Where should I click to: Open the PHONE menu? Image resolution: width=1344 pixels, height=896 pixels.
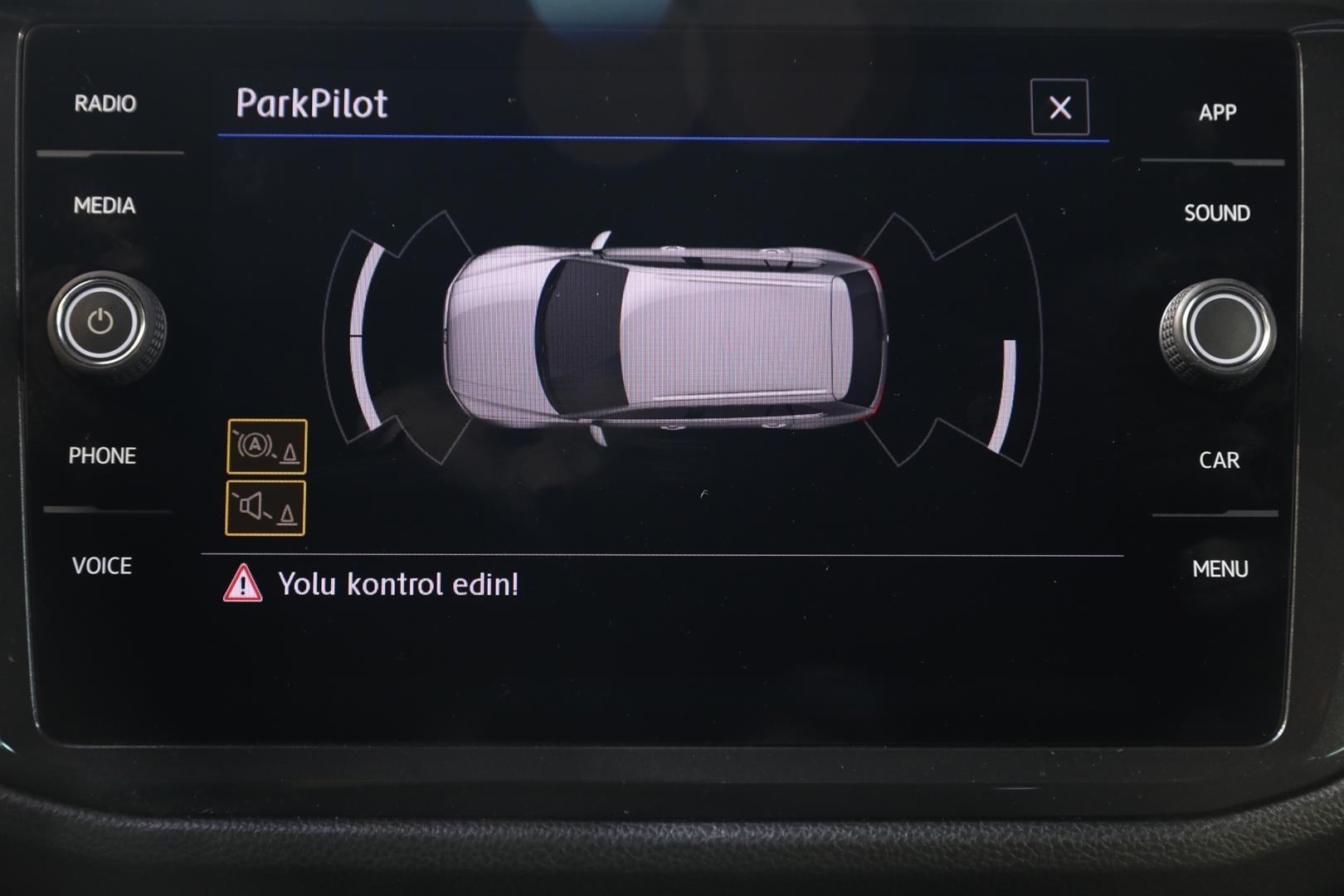click(102, 455)
